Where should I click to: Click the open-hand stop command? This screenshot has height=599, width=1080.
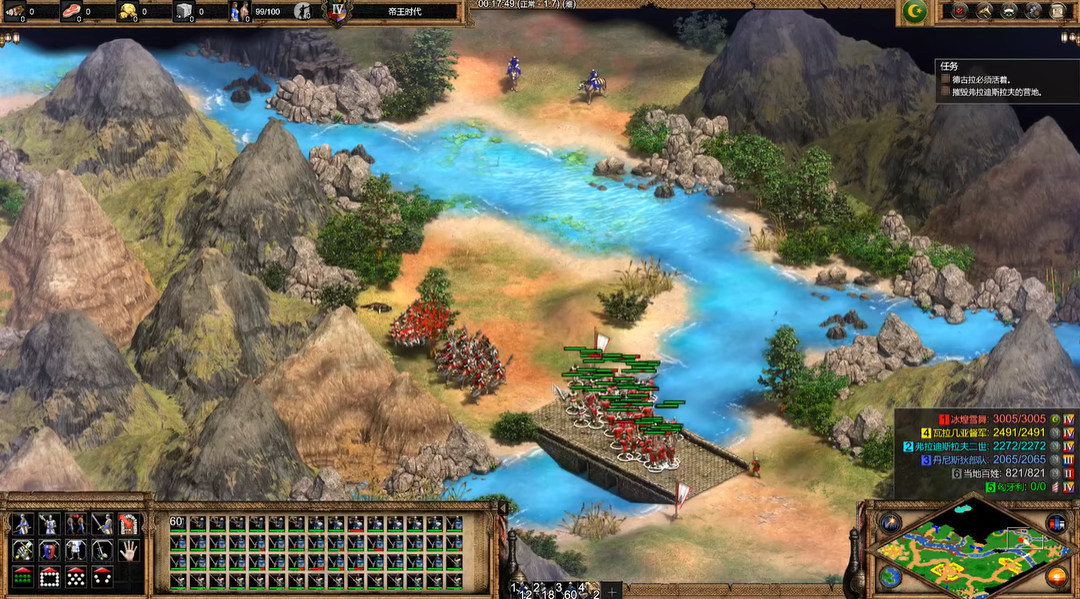pyautogui.click(x=128, y=550)
